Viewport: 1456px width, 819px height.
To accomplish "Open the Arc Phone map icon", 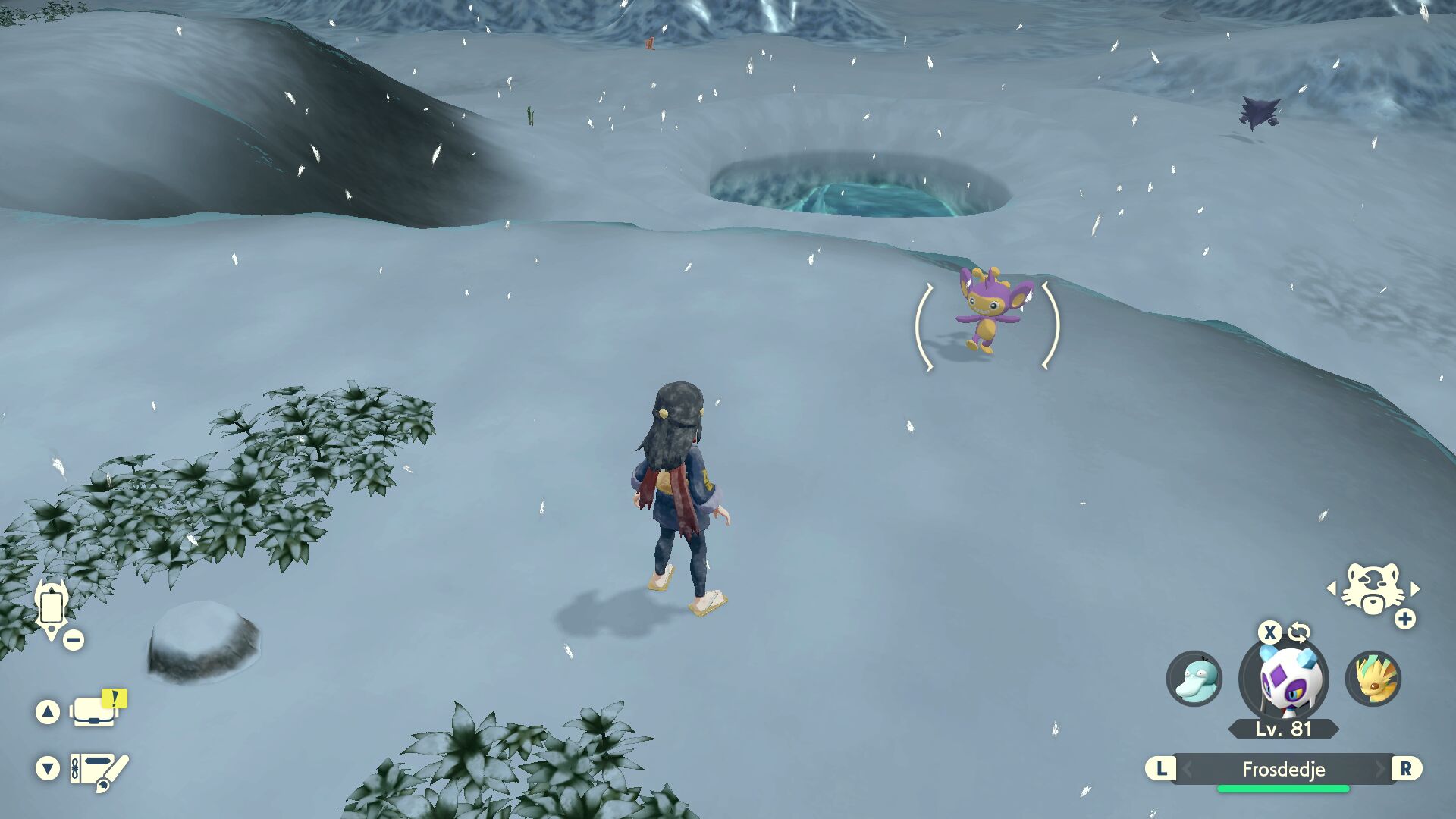I will pyautogui.click(x=52, y=609).
